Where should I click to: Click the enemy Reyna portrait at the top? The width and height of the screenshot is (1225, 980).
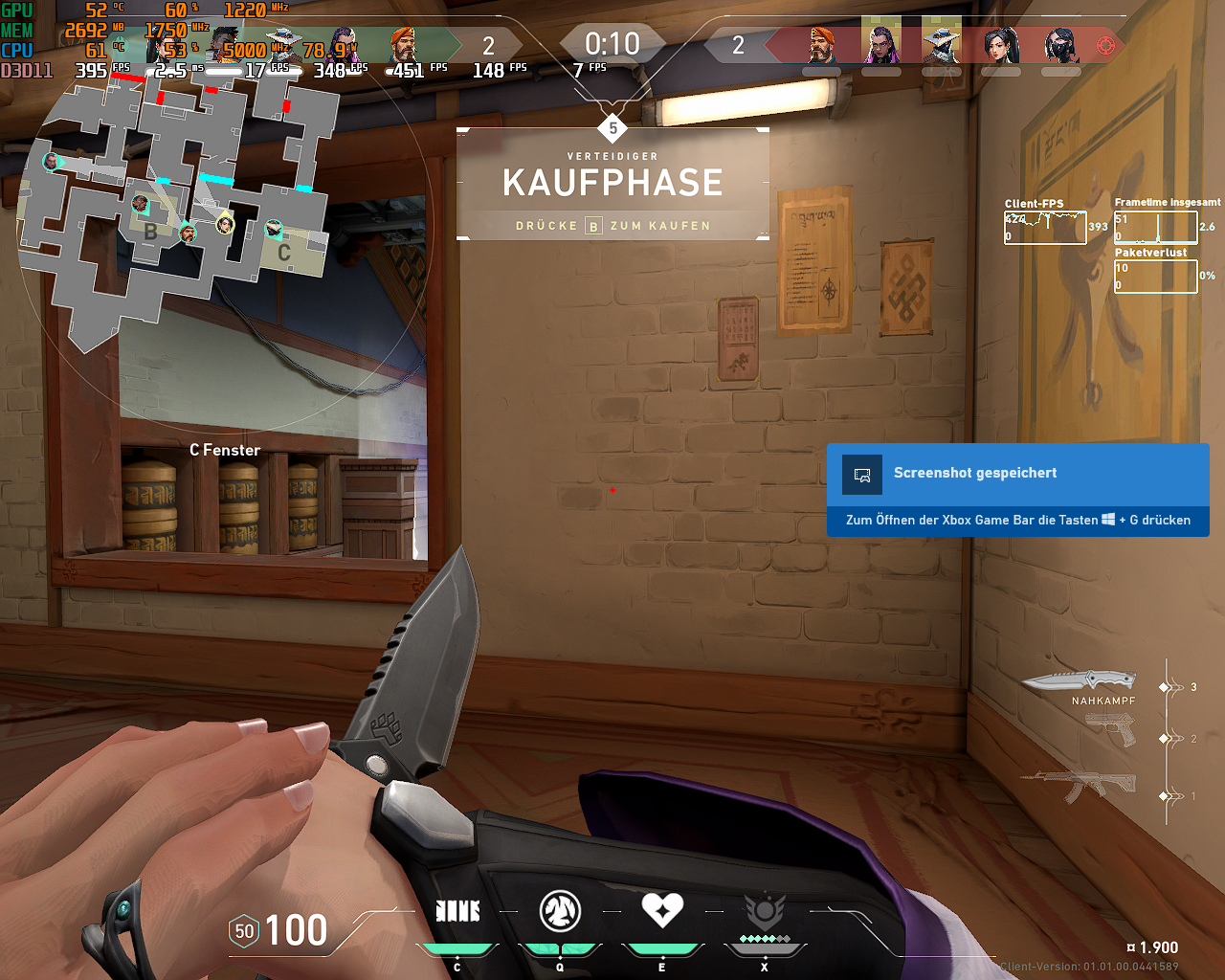tap(880, 43)
